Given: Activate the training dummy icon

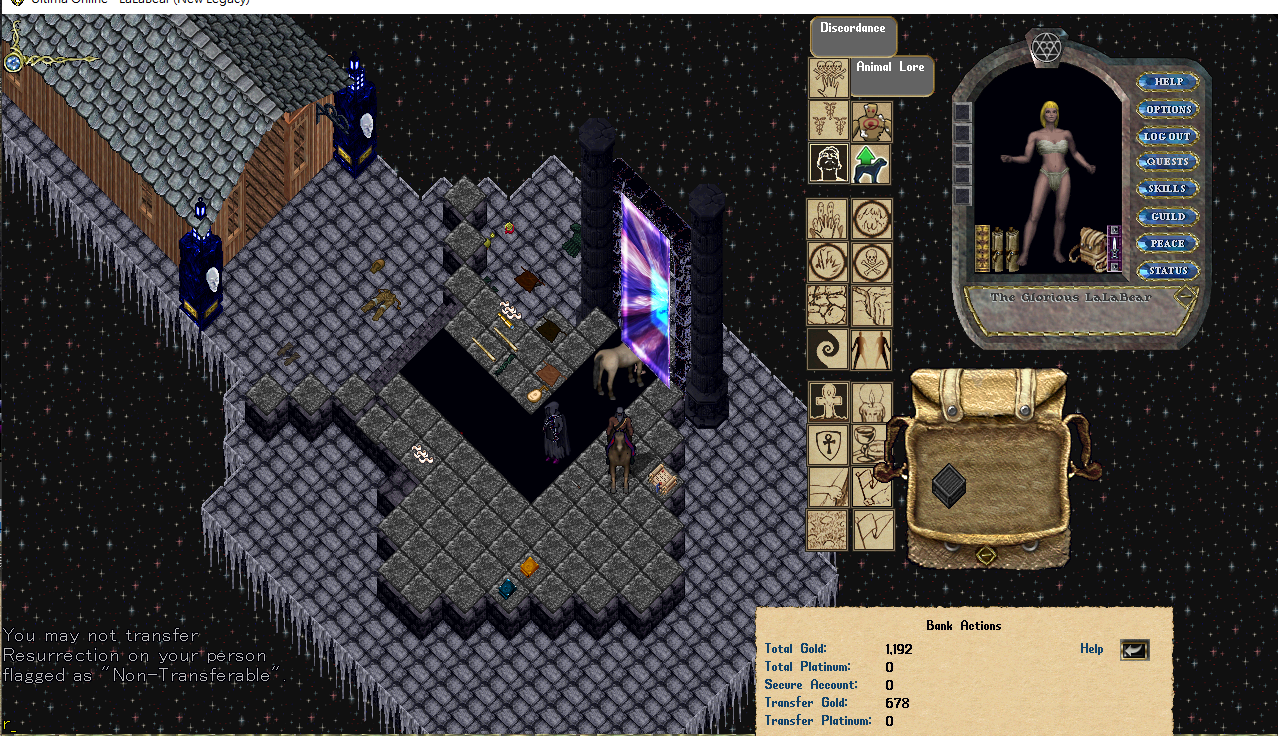Looking at the screenshot, I should point(870,120).
